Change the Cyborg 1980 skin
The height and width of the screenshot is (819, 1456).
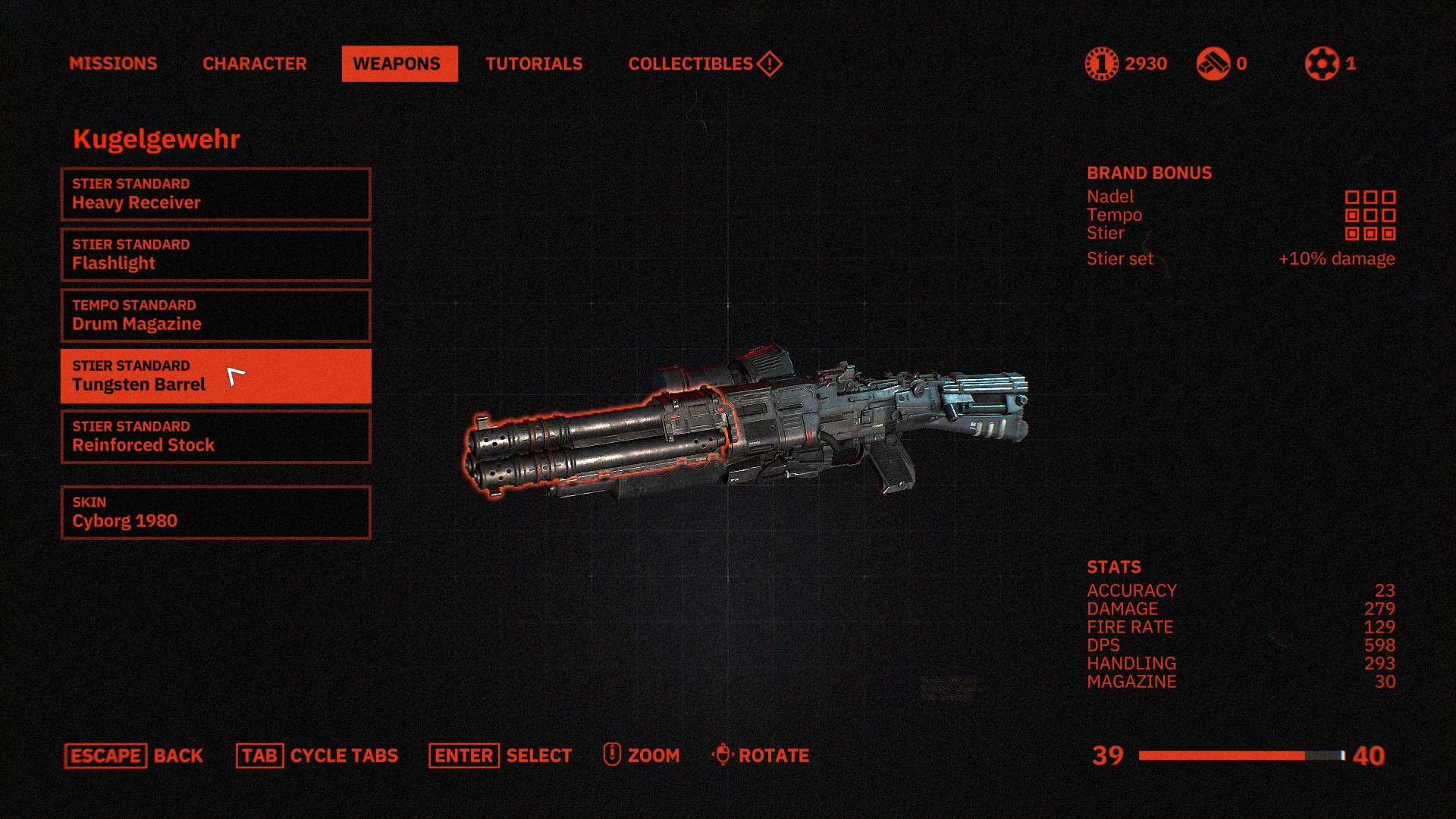pyautogui.click(x=215, y=513)
